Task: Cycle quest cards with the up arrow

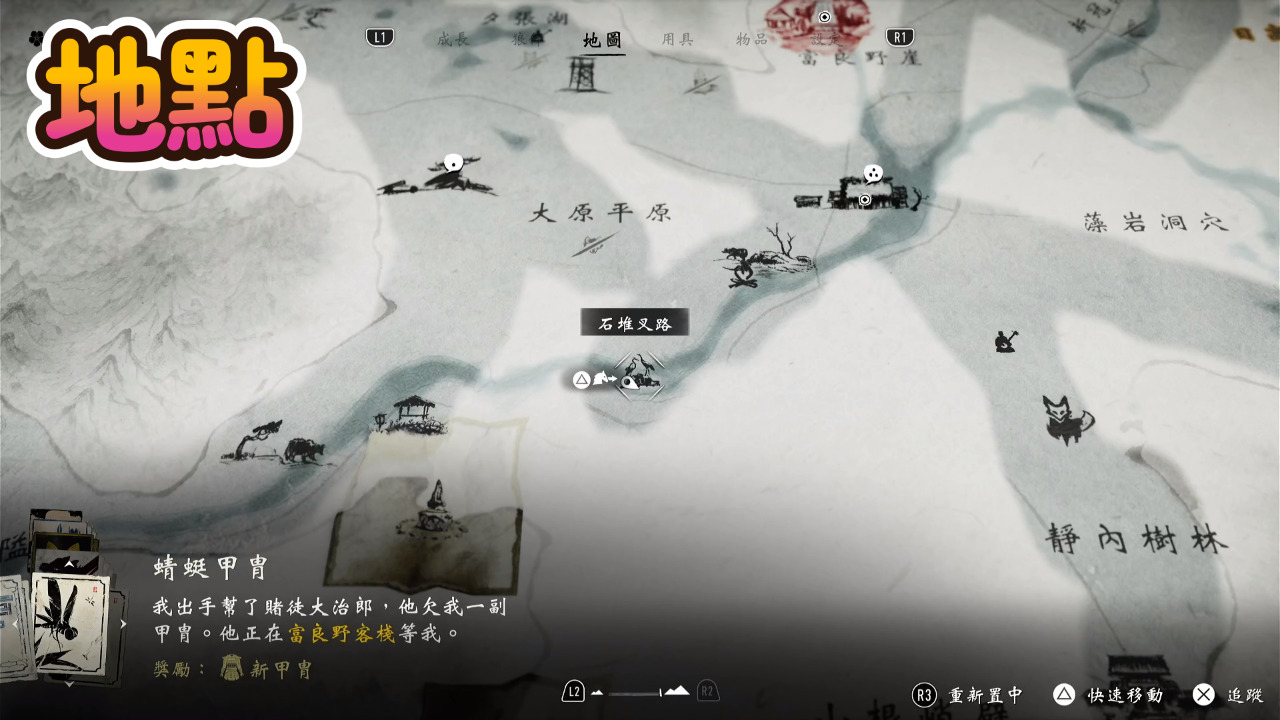Action: pyautogui.click(x=69, y=564)
